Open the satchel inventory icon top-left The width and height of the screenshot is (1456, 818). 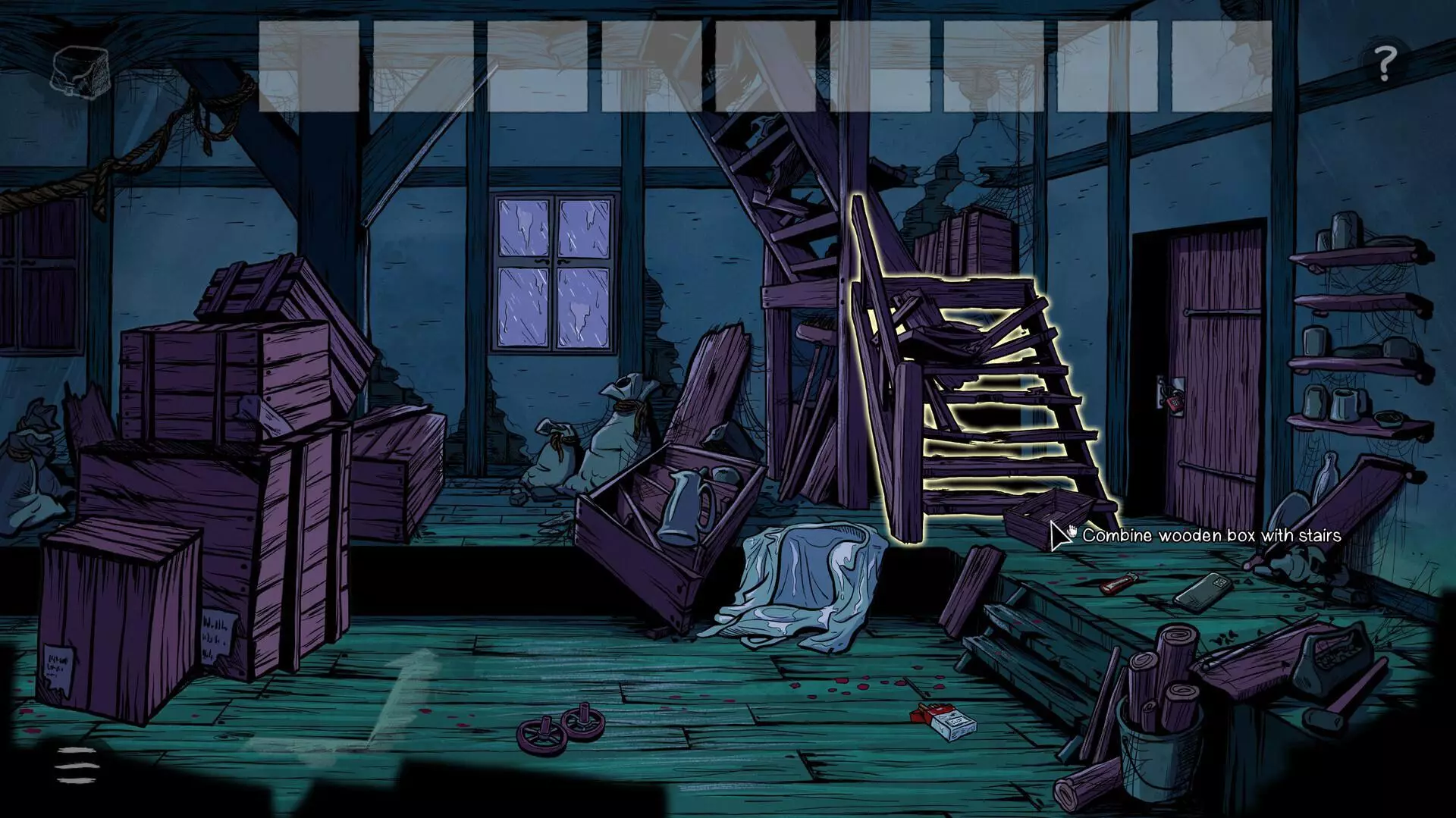point(79,74)
